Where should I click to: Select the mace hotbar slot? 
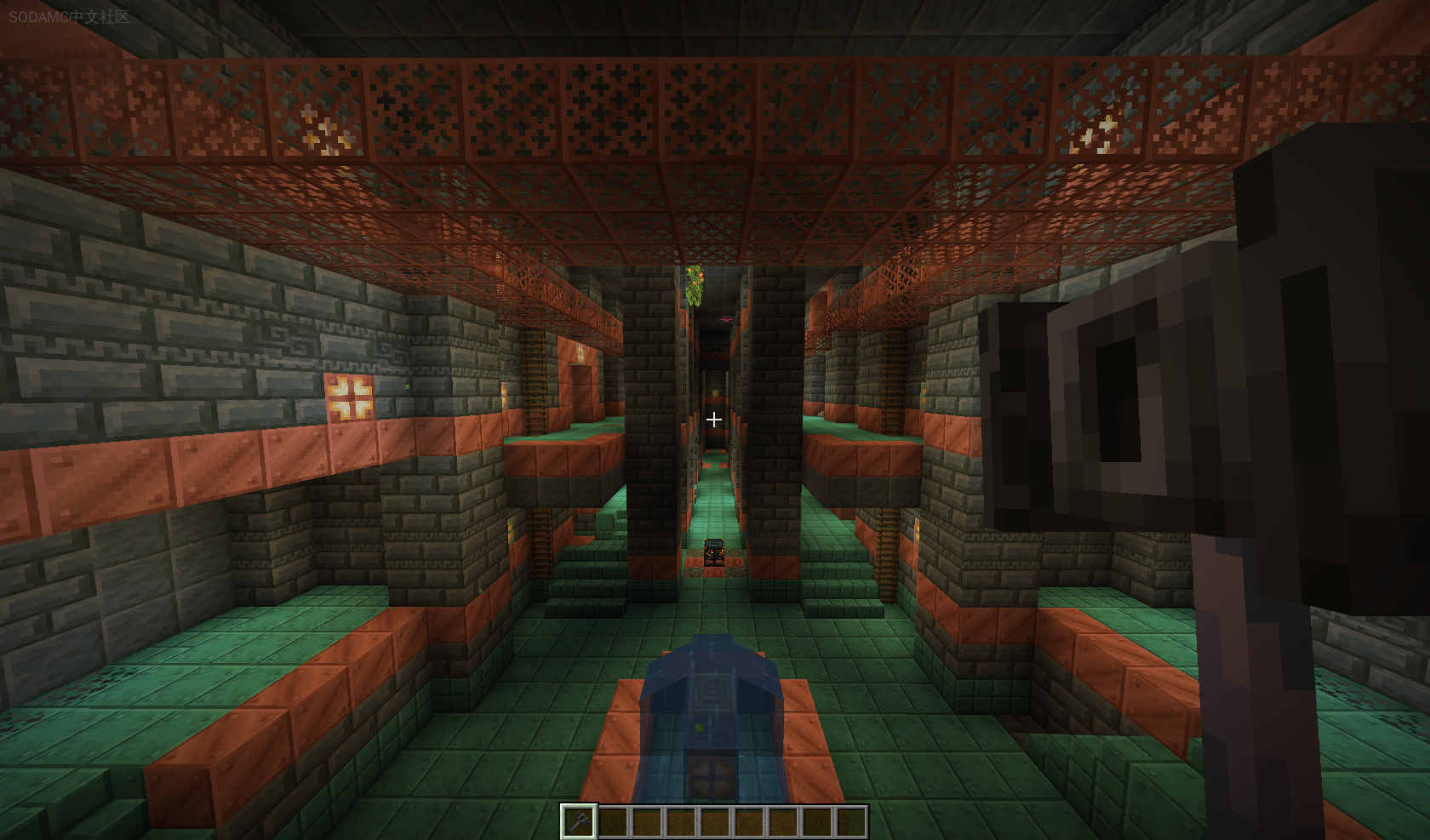point(578,821)
